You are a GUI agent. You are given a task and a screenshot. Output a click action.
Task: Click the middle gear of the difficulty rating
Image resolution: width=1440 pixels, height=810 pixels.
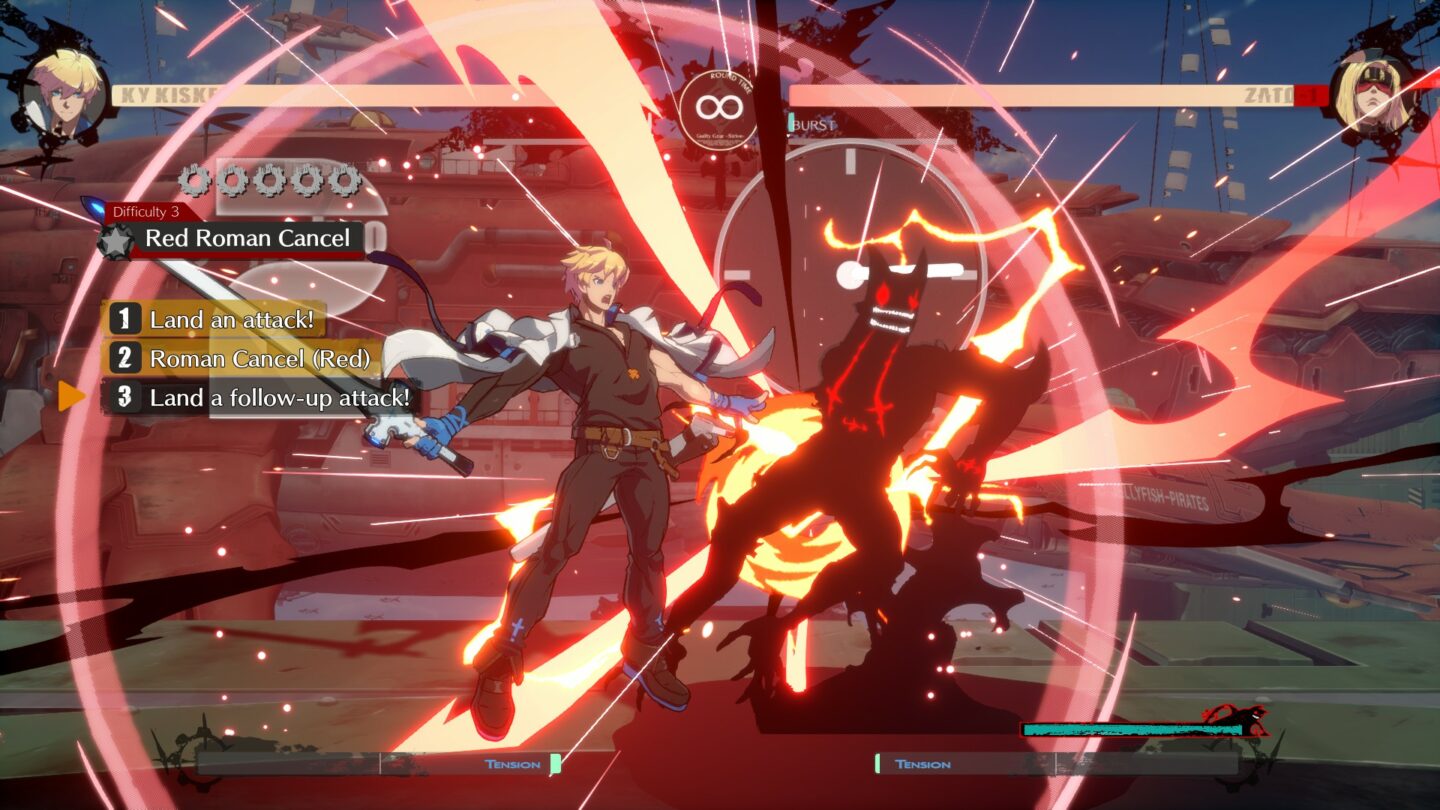pos(269,180)
